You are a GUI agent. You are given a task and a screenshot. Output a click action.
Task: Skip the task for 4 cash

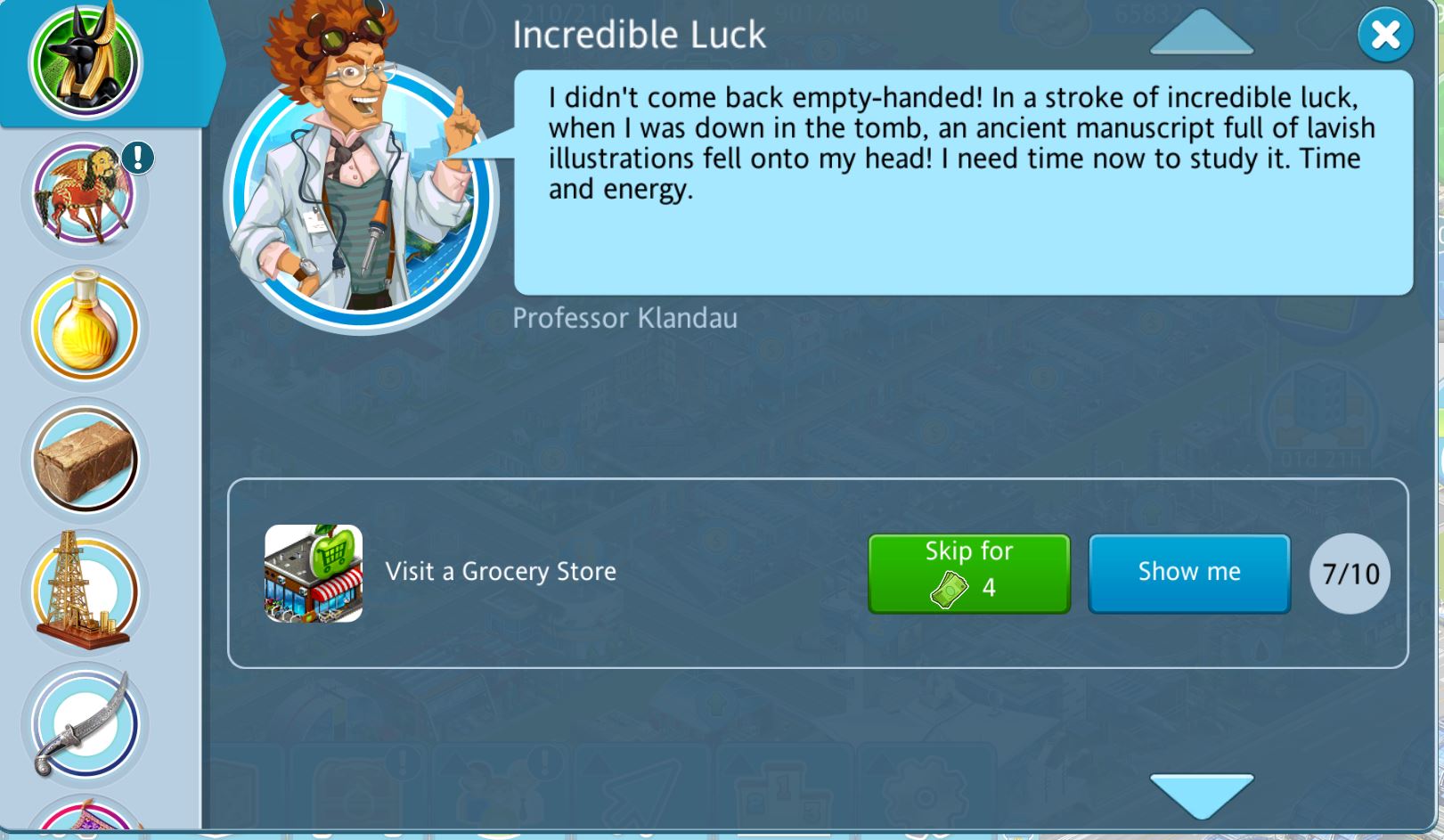968,573
